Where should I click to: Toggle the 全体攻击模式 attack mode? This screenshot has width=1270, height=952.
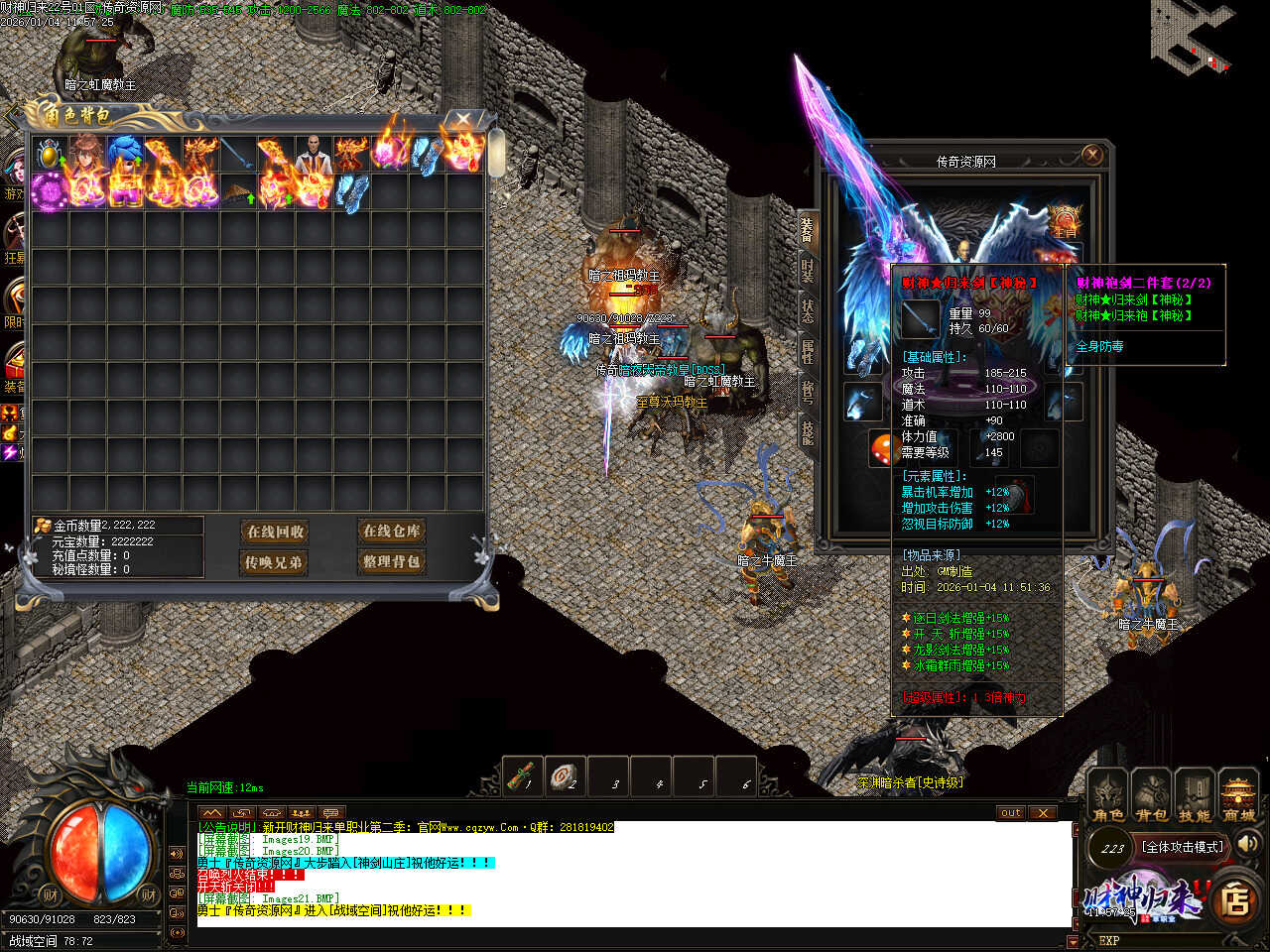coord(1182,847)
